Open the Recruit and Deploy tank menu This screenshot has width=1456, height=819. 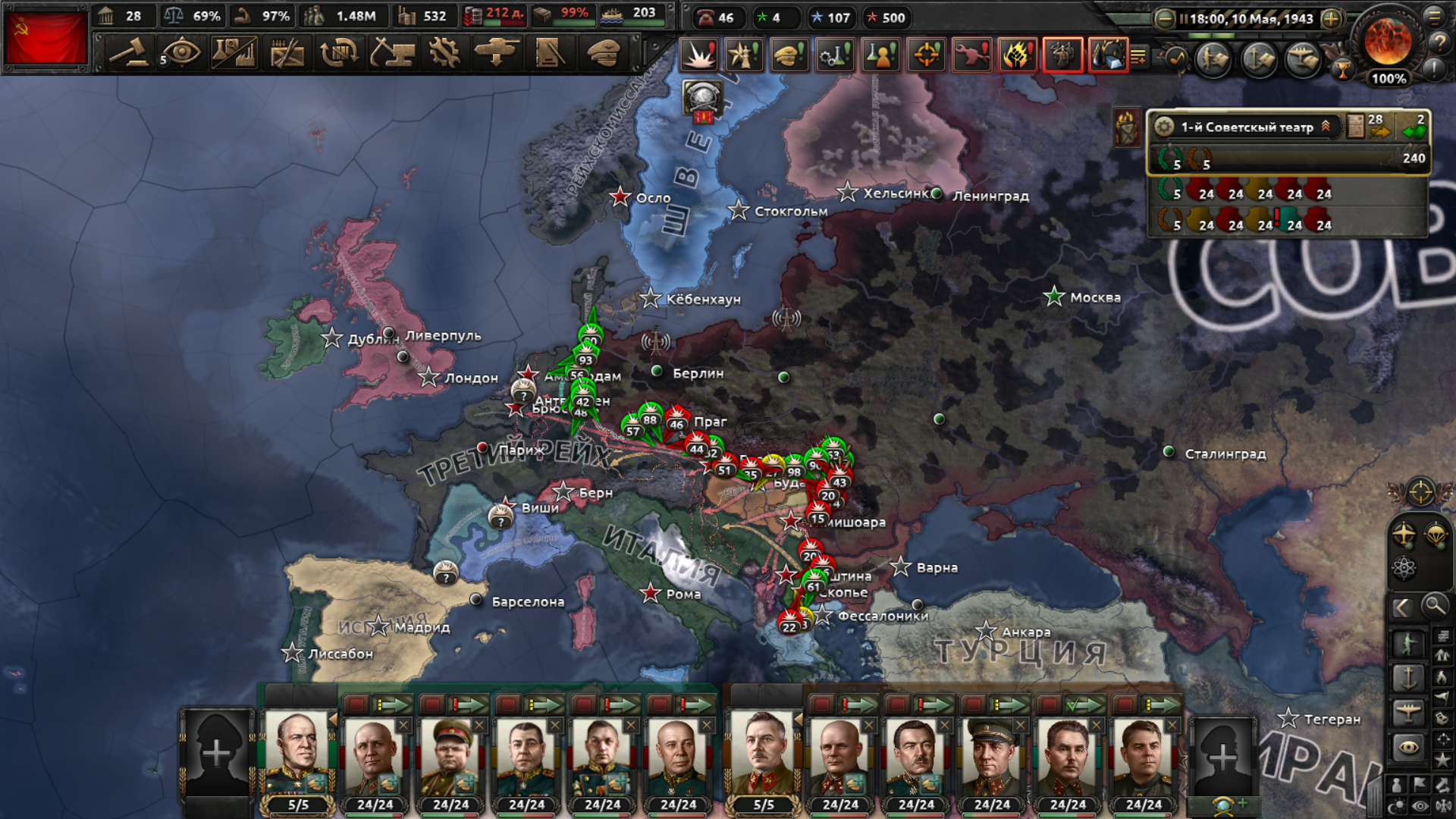click(497, 53)
